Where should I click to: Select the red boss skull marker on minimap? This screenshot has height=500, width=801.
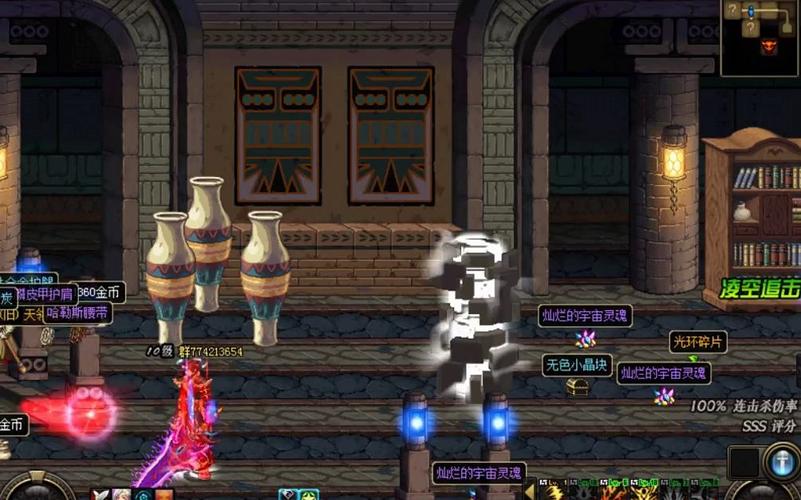pyautogui.click(x=768, y=44)
